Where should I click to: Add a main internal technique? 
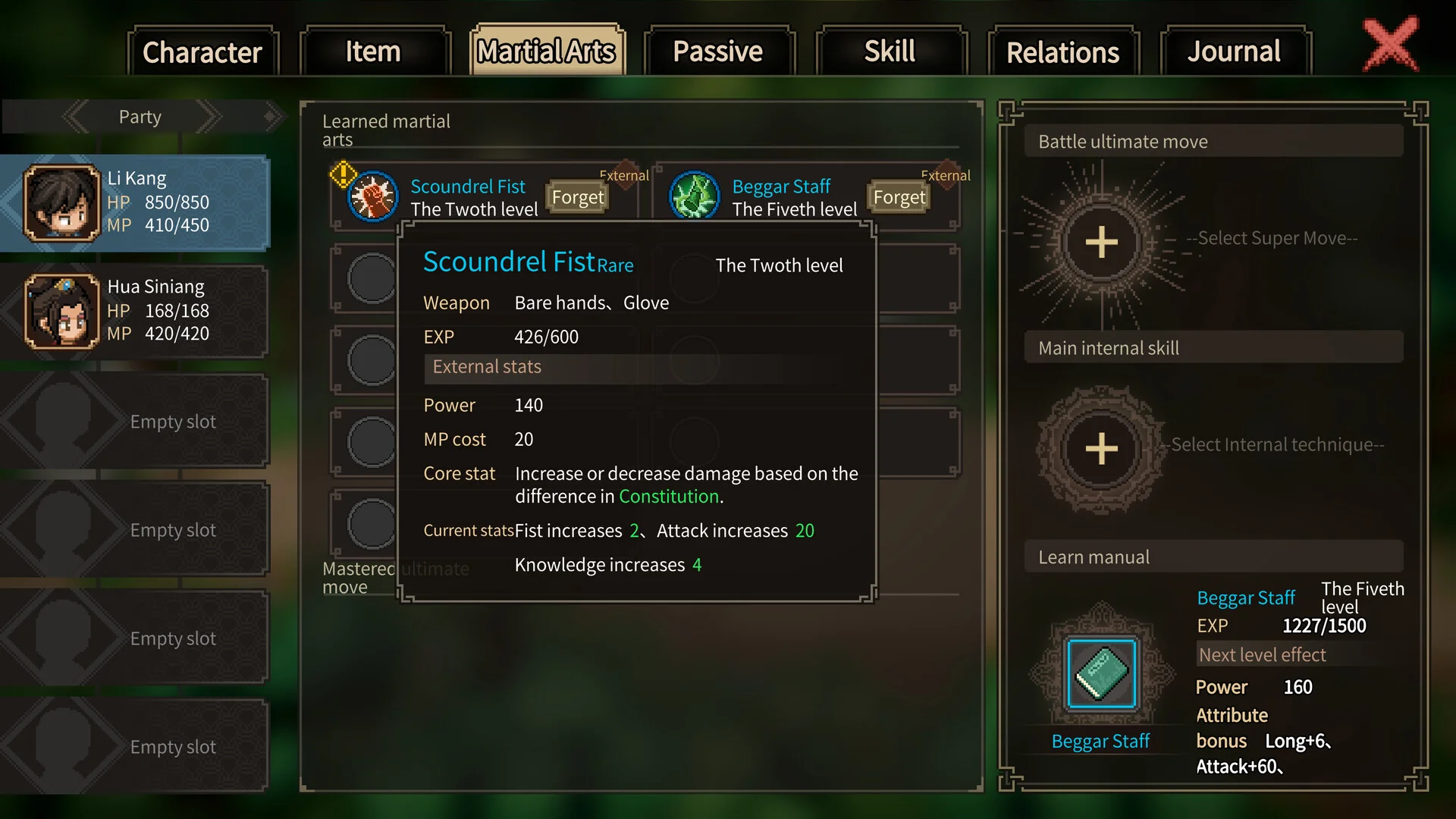1101,448
